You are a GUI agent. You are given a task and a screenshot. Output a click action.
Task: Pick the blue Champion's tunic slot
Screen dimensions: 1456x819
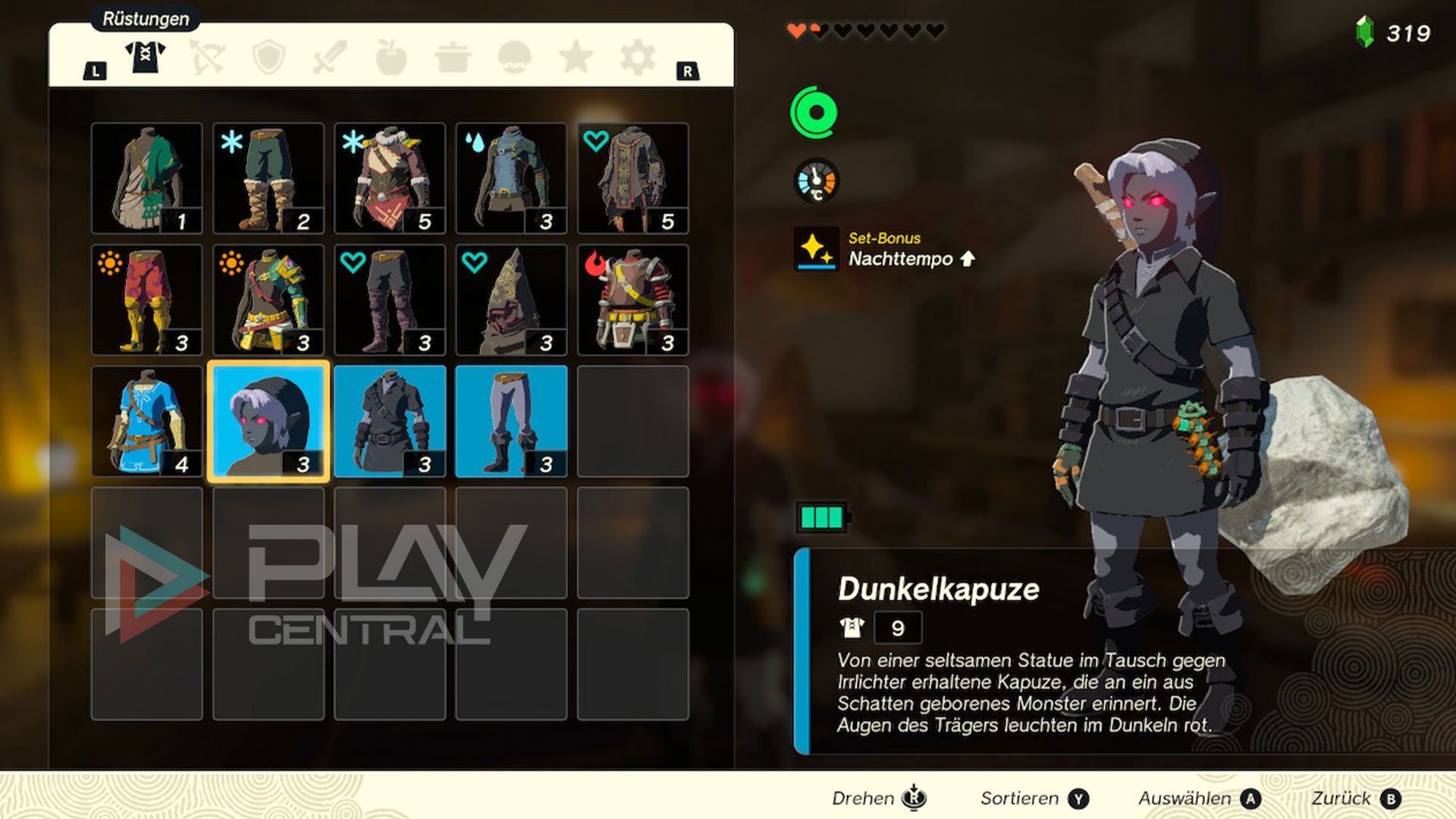click(x=147, y=422)
